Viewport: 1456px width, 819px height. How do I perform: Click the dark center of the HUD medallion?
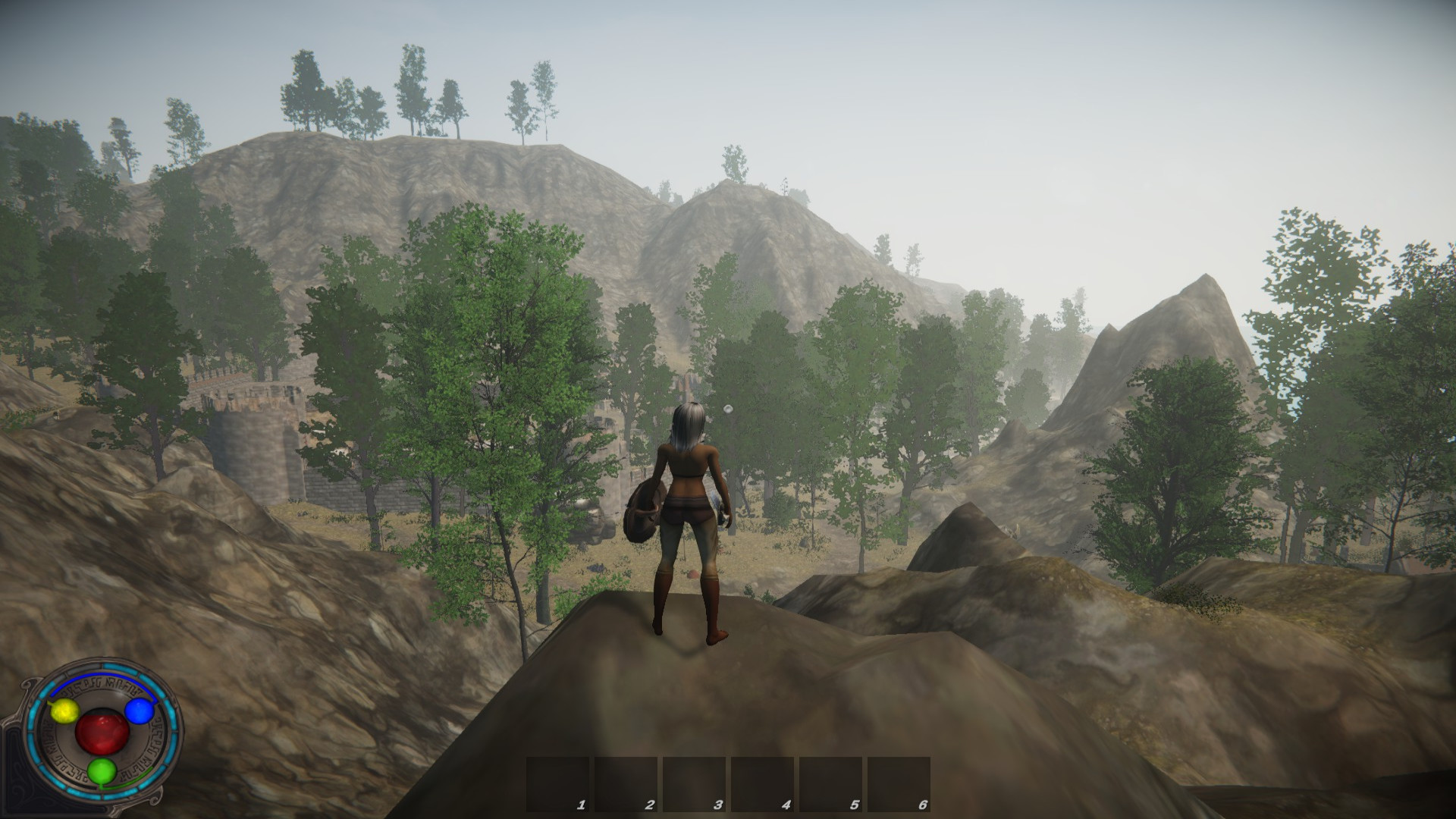tap(102, 711)
